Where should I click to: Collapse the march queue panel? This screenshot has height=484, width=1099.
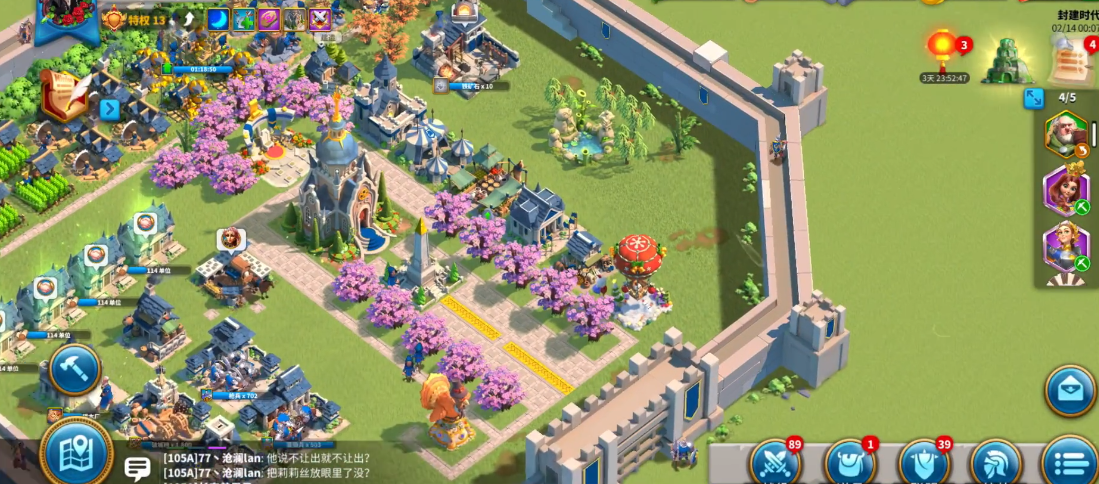(1034, 98)
